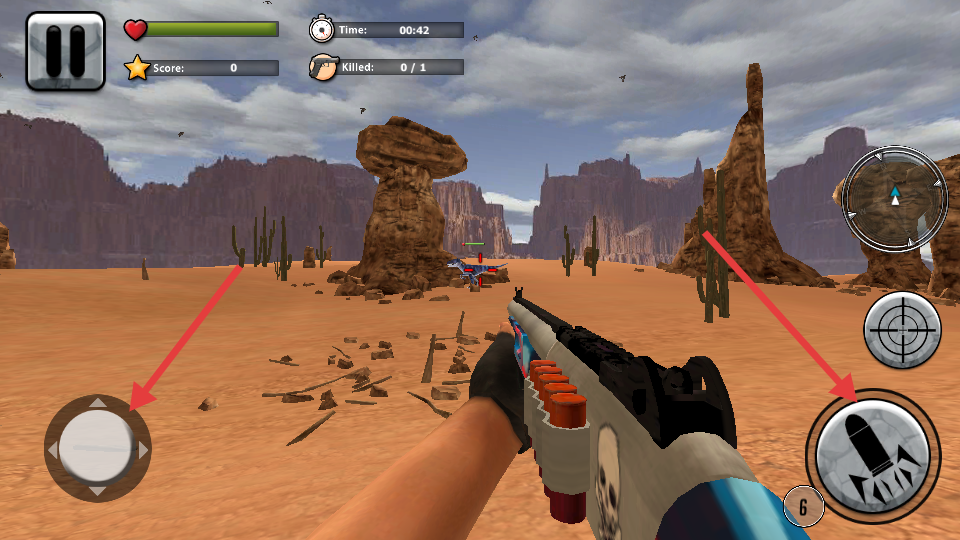The width and height of the screenshot is (960, 540).
Task: Pause the game with the pause button
Action: [x=66, y=51]
